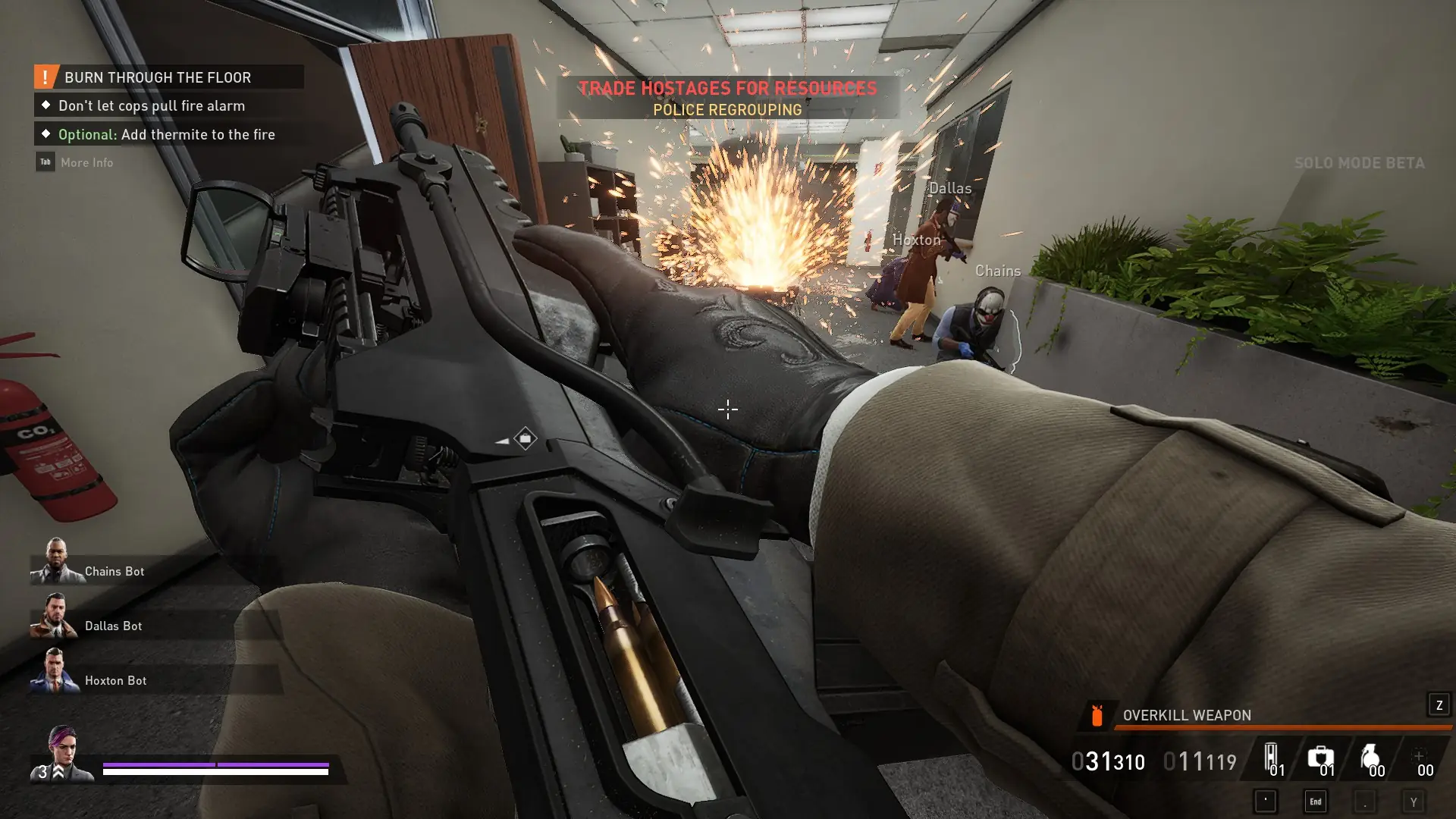This screenshot has height=819, width=1456.
Task: Select the Hoxton Bot teammate entry
Action: coord(115,680)
